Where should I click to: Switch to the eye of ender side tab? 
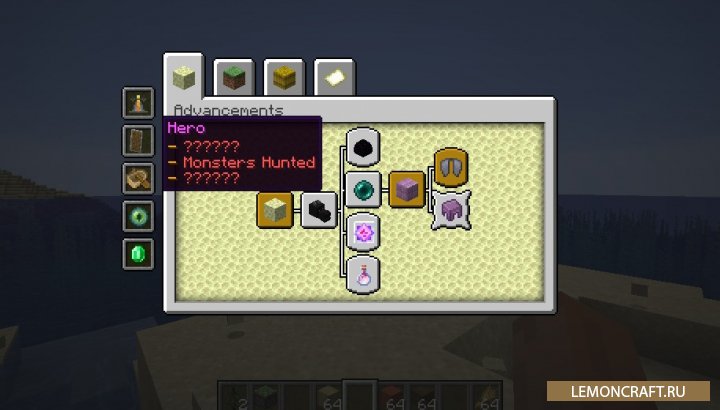[x=138, y=216]
